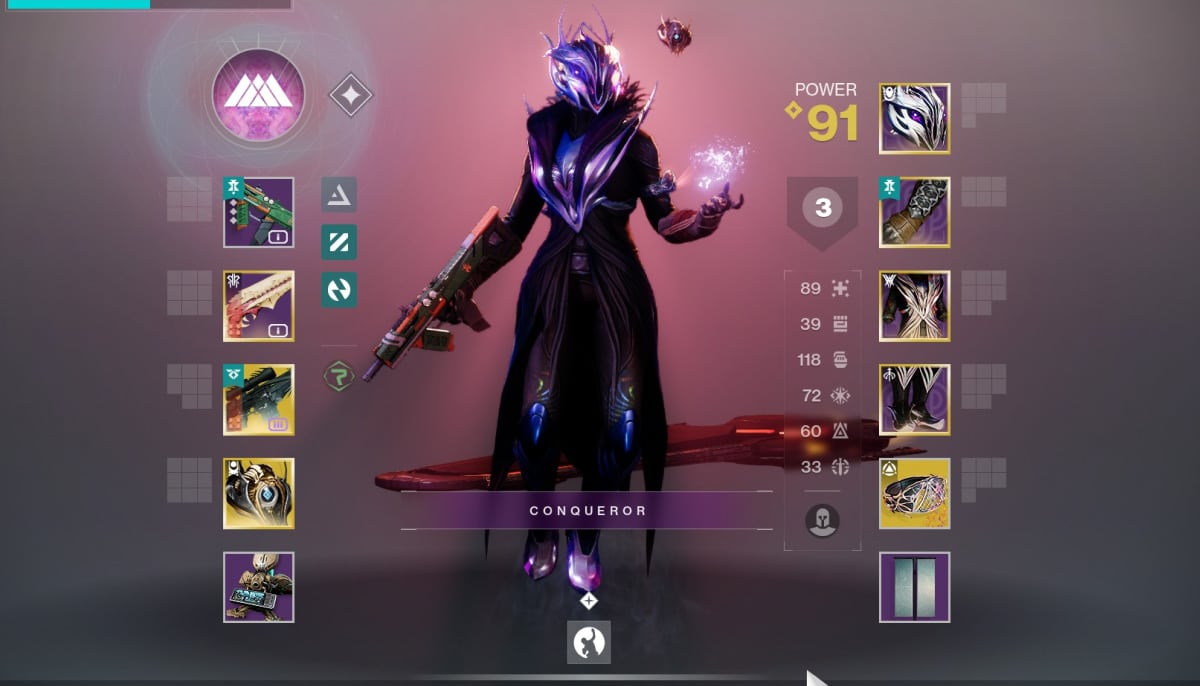Click the Conqueror title banner
Image resolution: width=1200 pixels, height=686 pixels.
pos(587,510)
